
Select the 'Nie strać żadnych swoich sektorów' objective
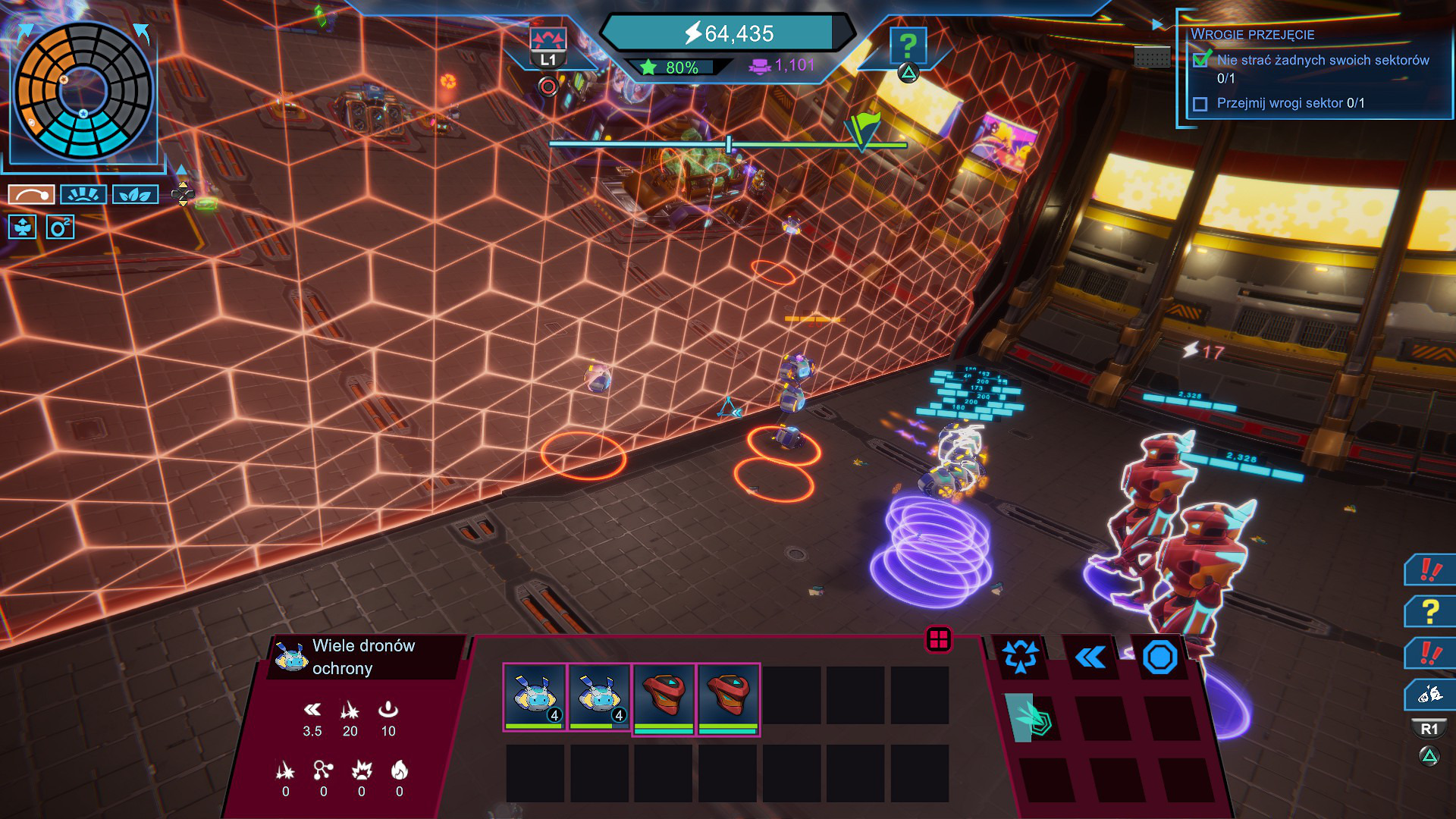click(x=1323, y=60)
